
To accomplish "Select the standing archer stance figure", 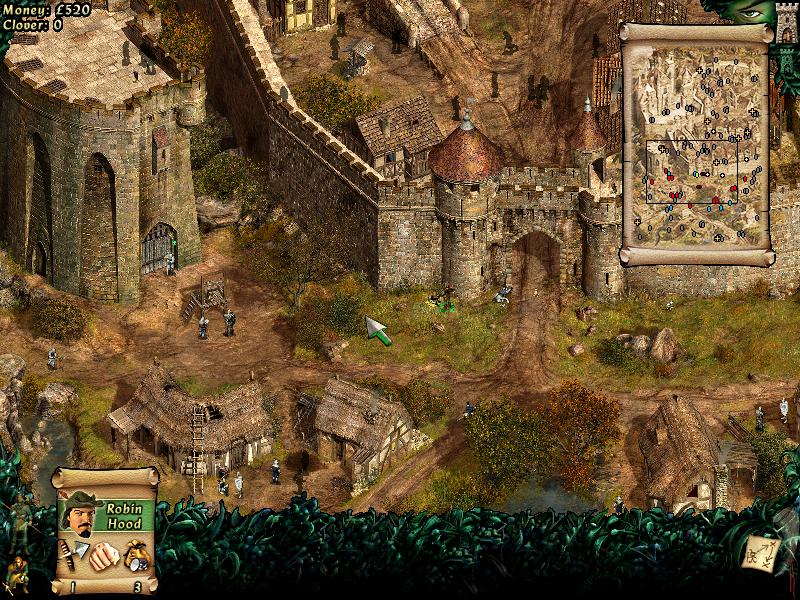I will click(19, 524).
